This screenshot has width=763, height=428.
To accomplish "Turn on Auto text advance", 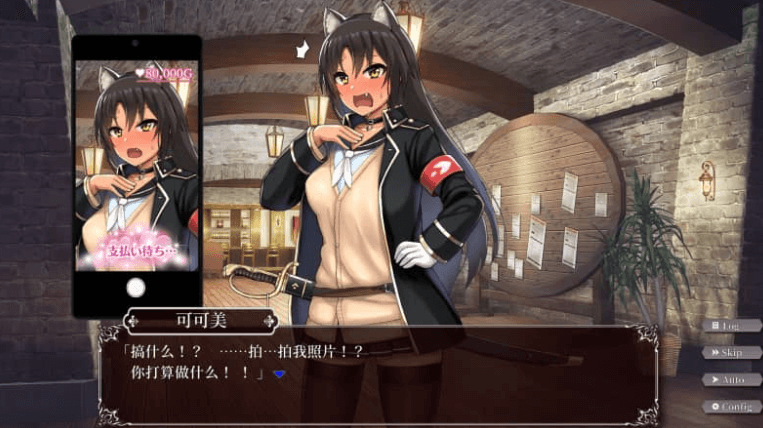I will (x=731, y=379).
